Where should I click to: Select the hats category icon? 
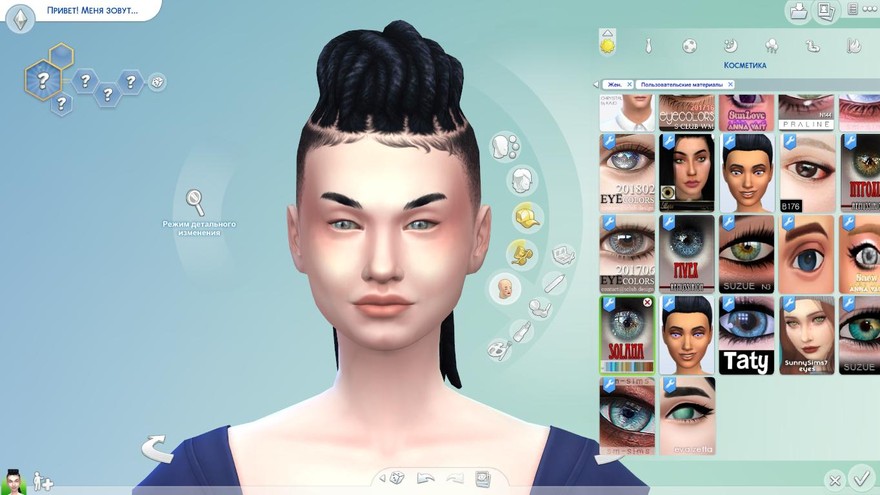click(x=526, y=216)
